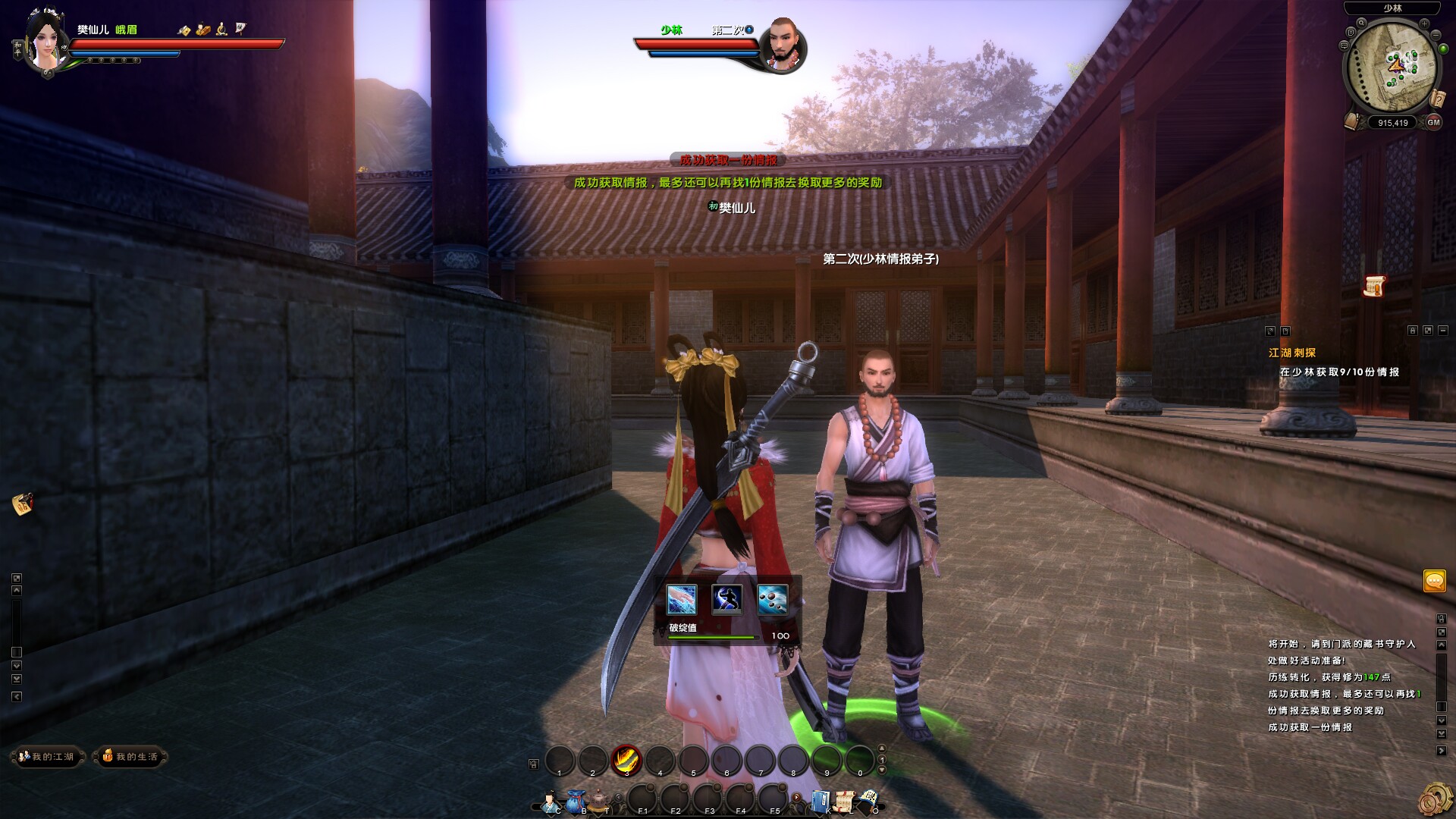Toggle the hotbar lock icon
This screenshot has height=819, width=1456.
[533, 764]
